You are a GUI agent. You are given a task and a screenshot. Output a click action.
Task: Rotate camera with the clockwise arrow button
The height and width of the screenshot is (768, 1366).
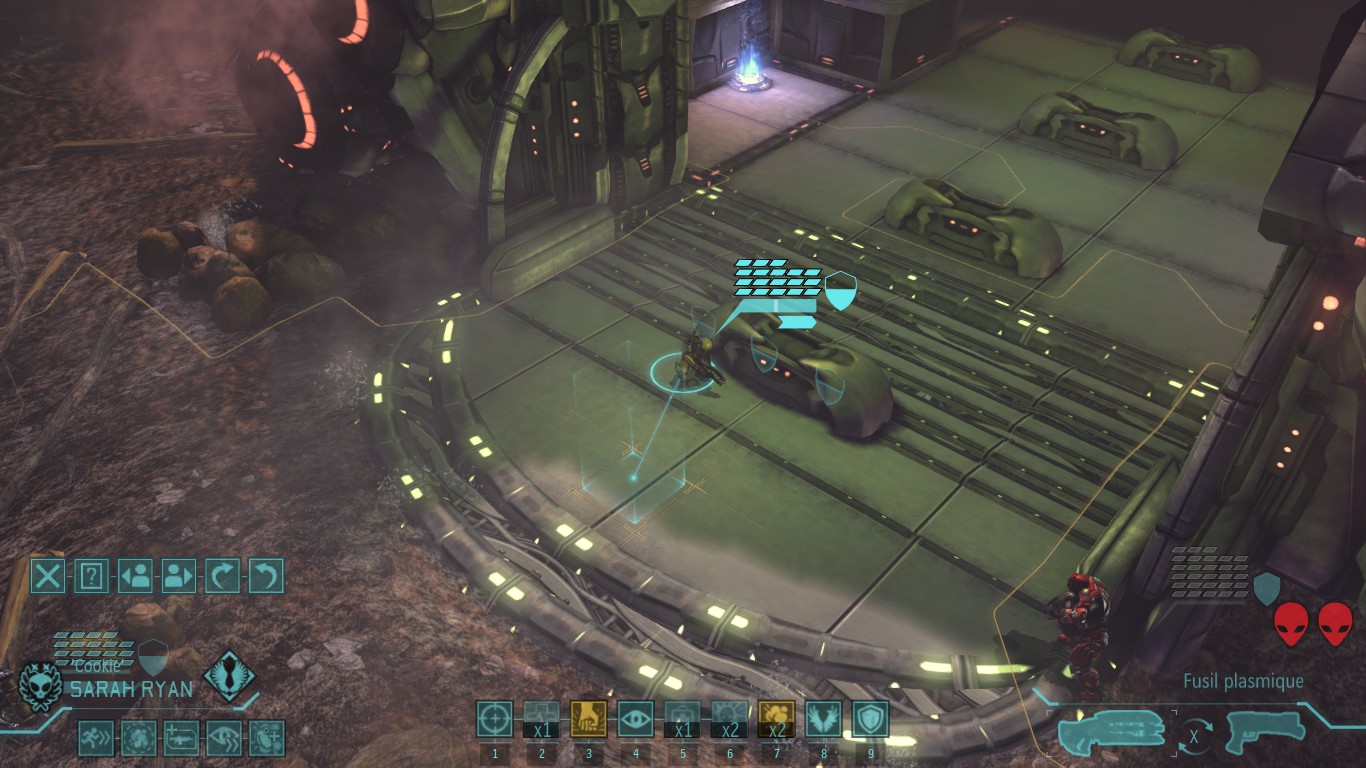coord(222,576)
